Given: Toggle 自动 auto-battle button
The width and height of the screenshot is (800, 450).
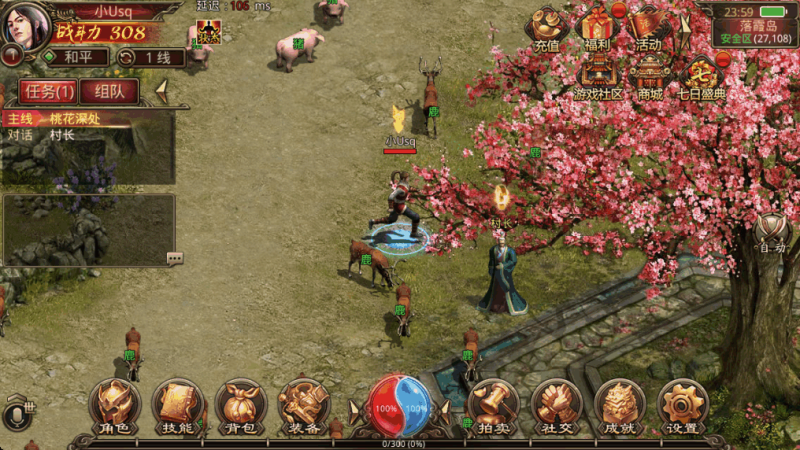Looking at the screenshot, I should point(772,234).
